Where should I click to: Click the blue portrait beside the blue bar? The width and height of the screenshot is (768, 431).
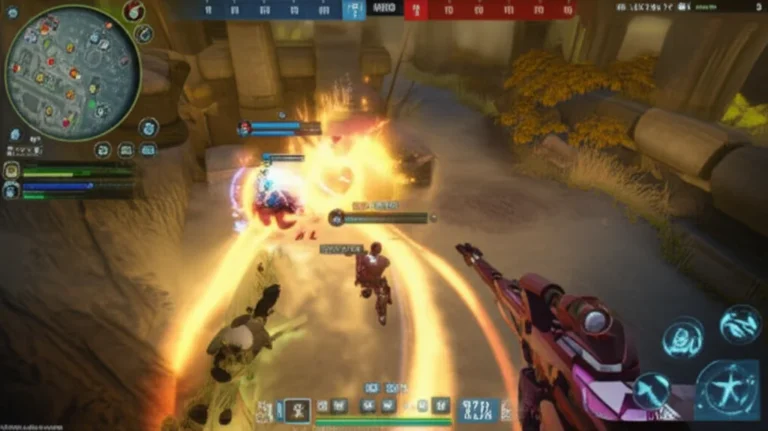coord(12,188)
